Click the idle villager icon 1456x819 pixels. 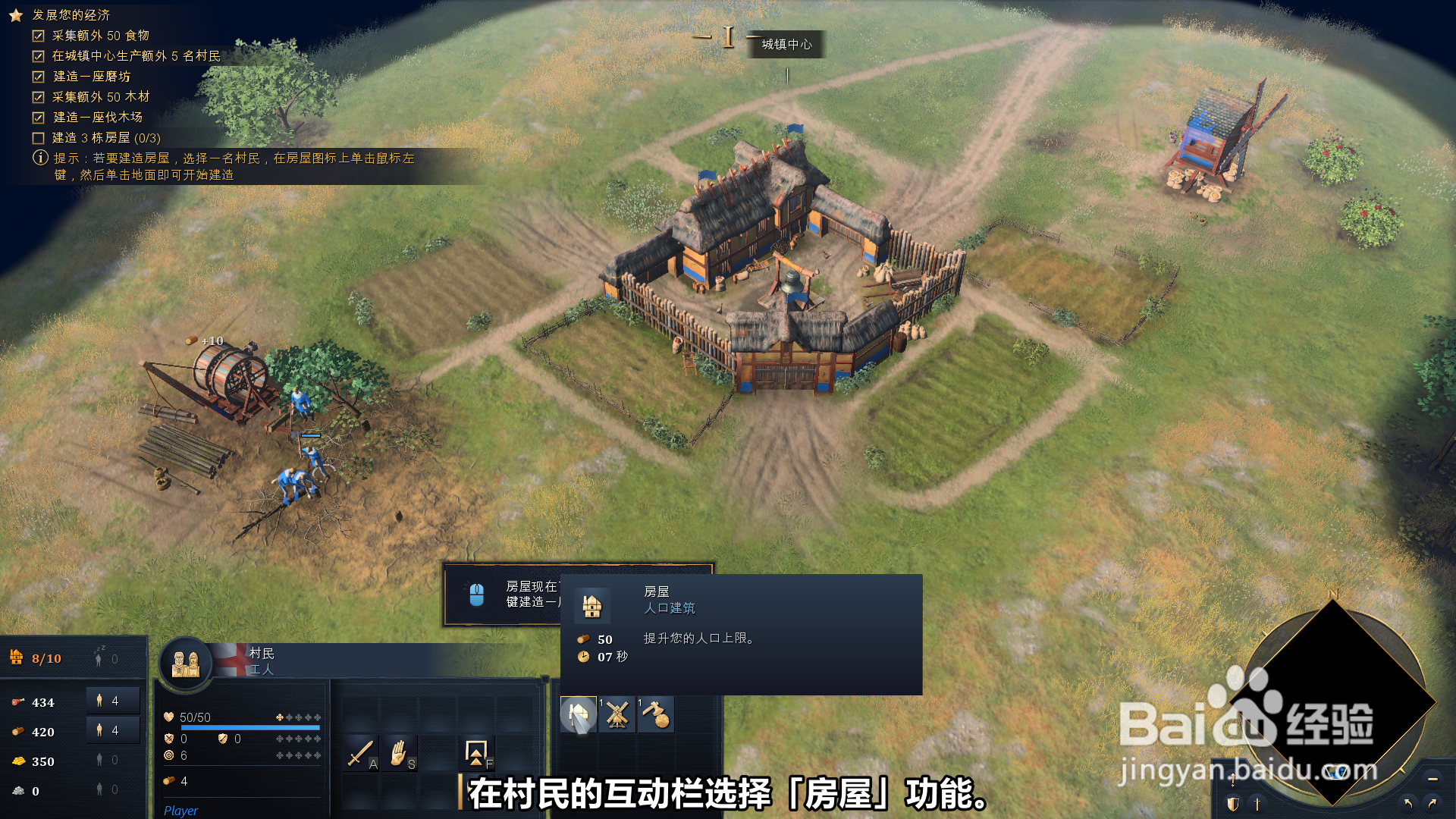(x=97, y=658)
